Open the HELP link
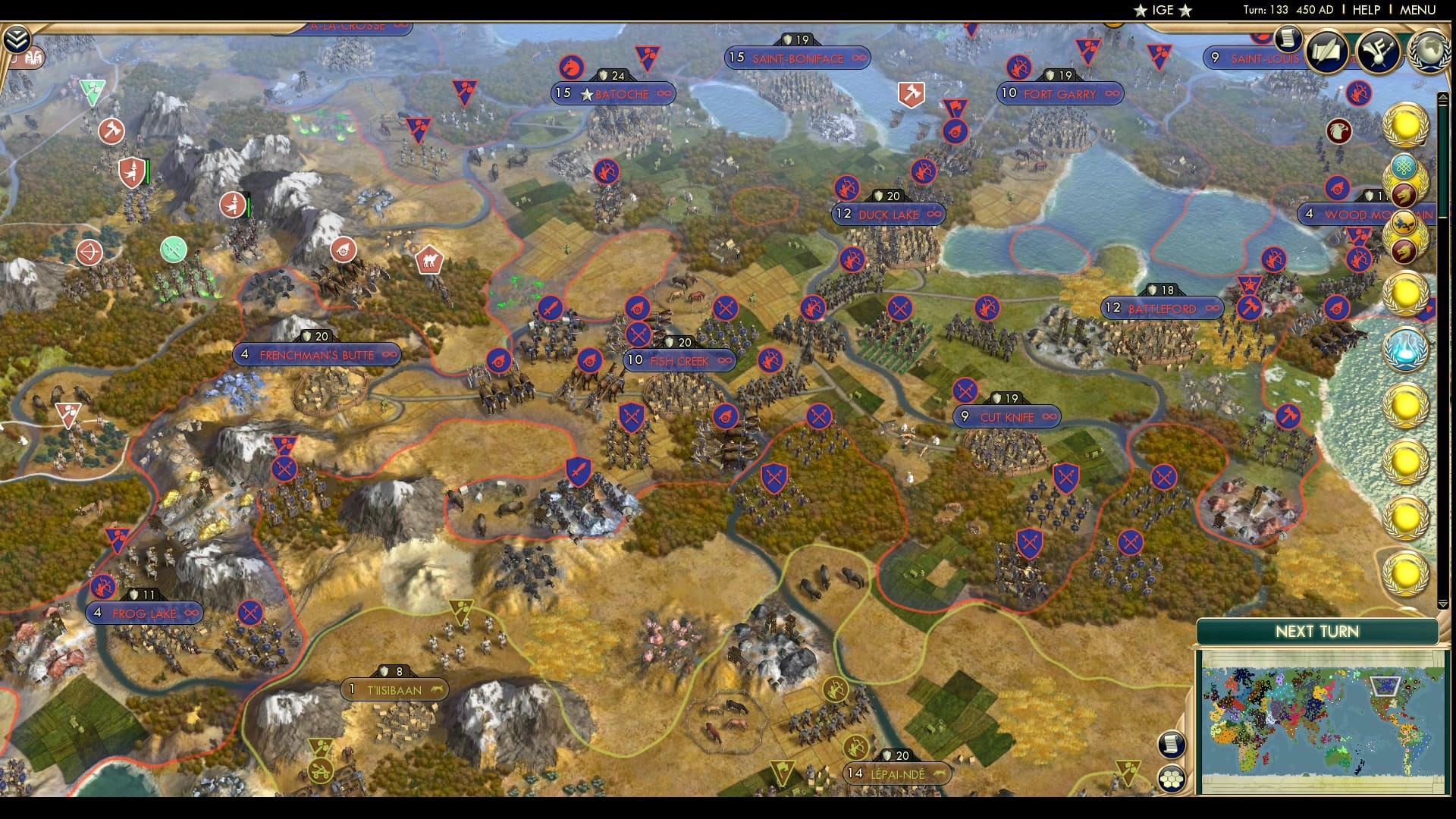Viewport: 1456px width, 819px height. pos(1366,10)
